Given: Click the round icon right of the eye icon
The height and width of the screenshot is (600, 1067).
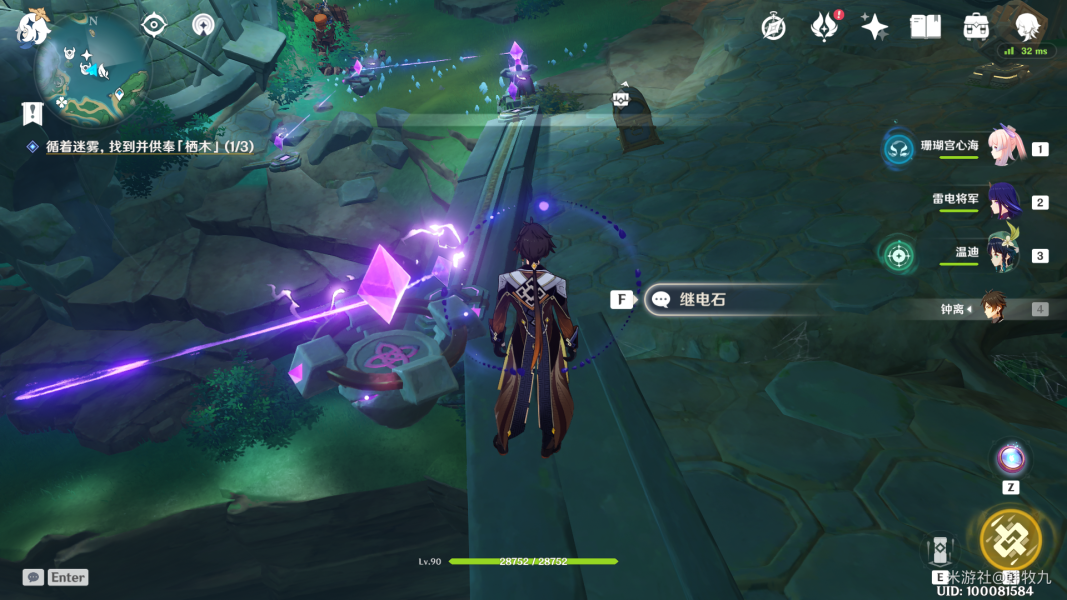Looking at the screenshot, I should pyautogui.click(x=203, y=25).
